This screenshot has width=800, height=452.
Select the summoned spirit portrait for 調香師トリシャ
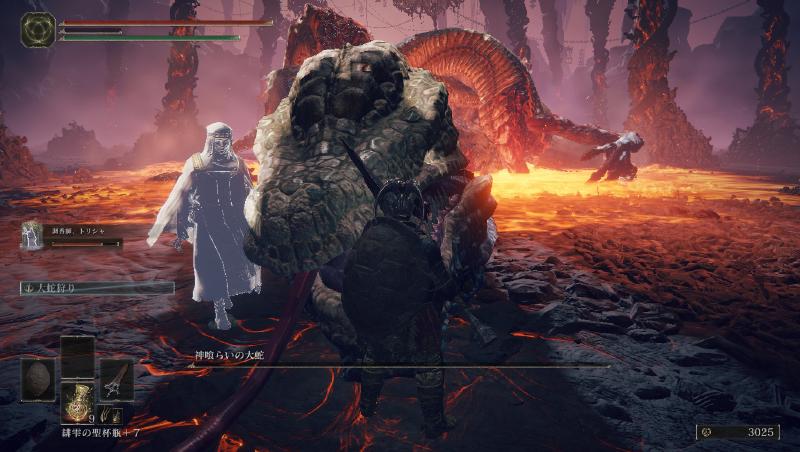point(32,235)
